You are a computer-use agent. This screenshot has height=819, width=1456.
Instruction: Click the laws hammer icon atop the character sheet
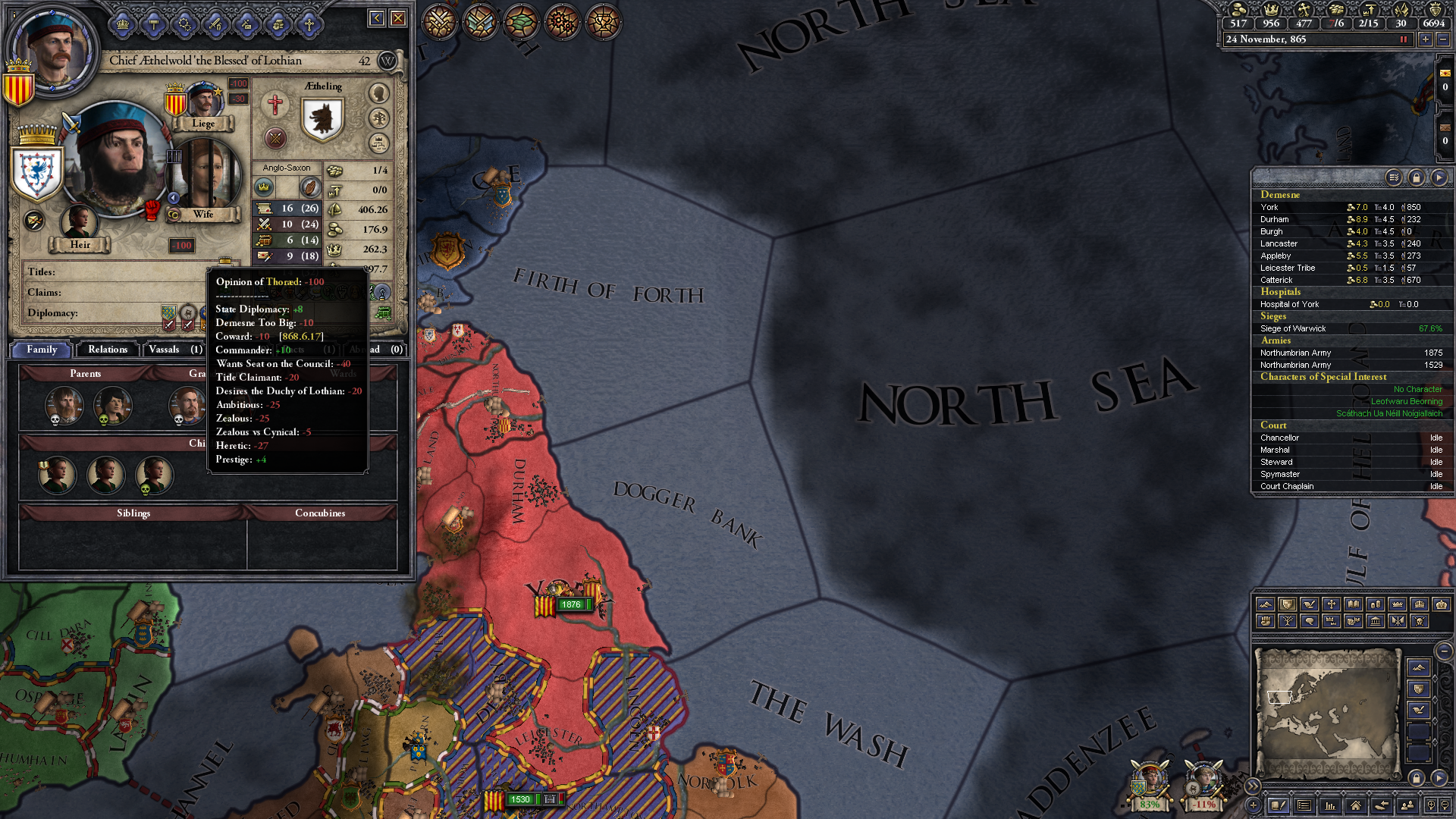153,24
